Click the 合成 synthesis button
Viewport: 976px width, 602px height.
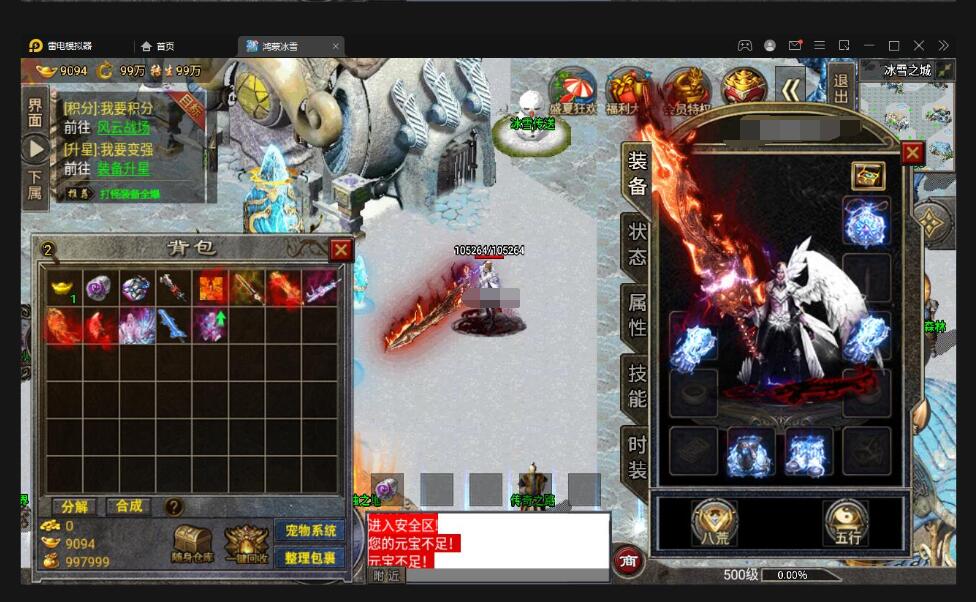129,507
